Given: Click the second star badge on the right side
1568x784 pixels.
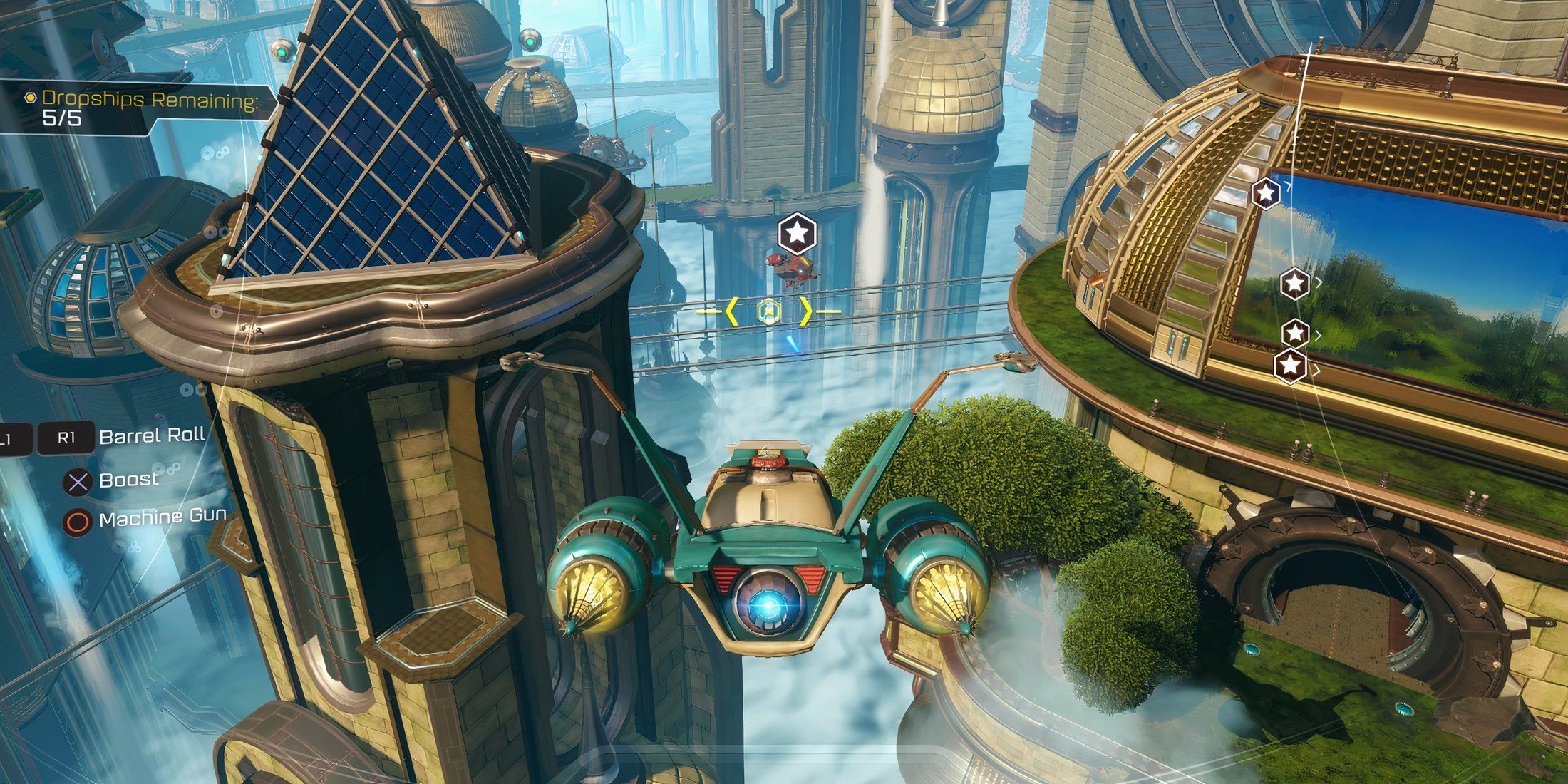Looking at the screenshot, I should (x=1294, y=282).
